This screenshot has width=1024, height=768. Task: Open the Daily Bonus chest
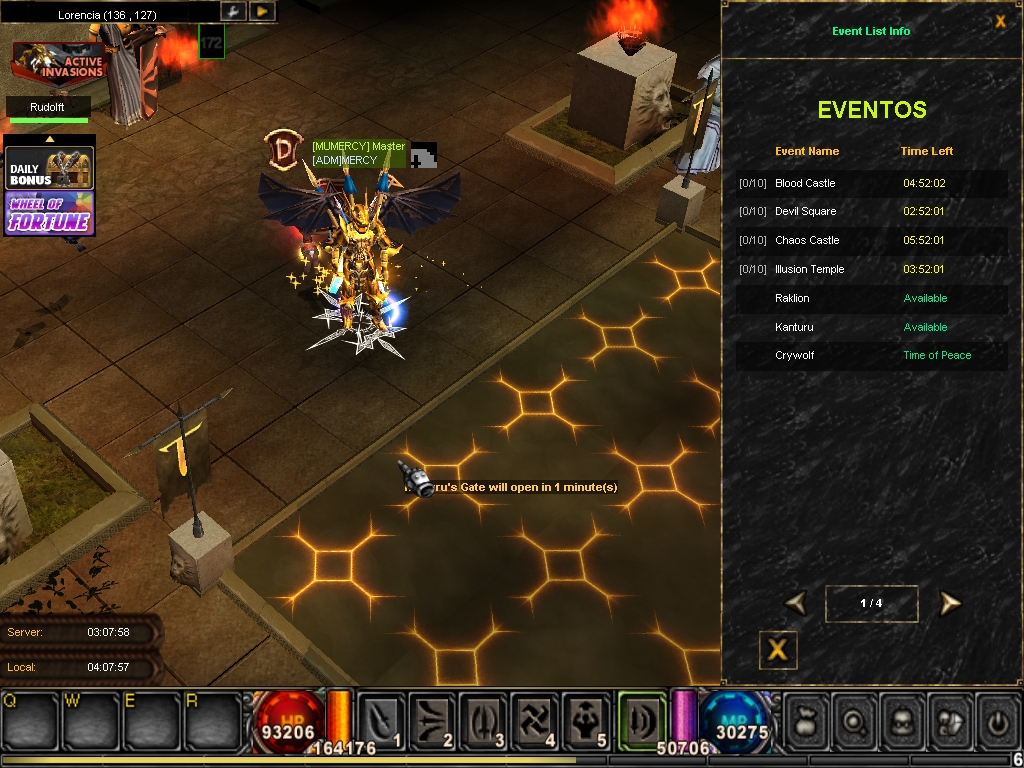(50, 168)
